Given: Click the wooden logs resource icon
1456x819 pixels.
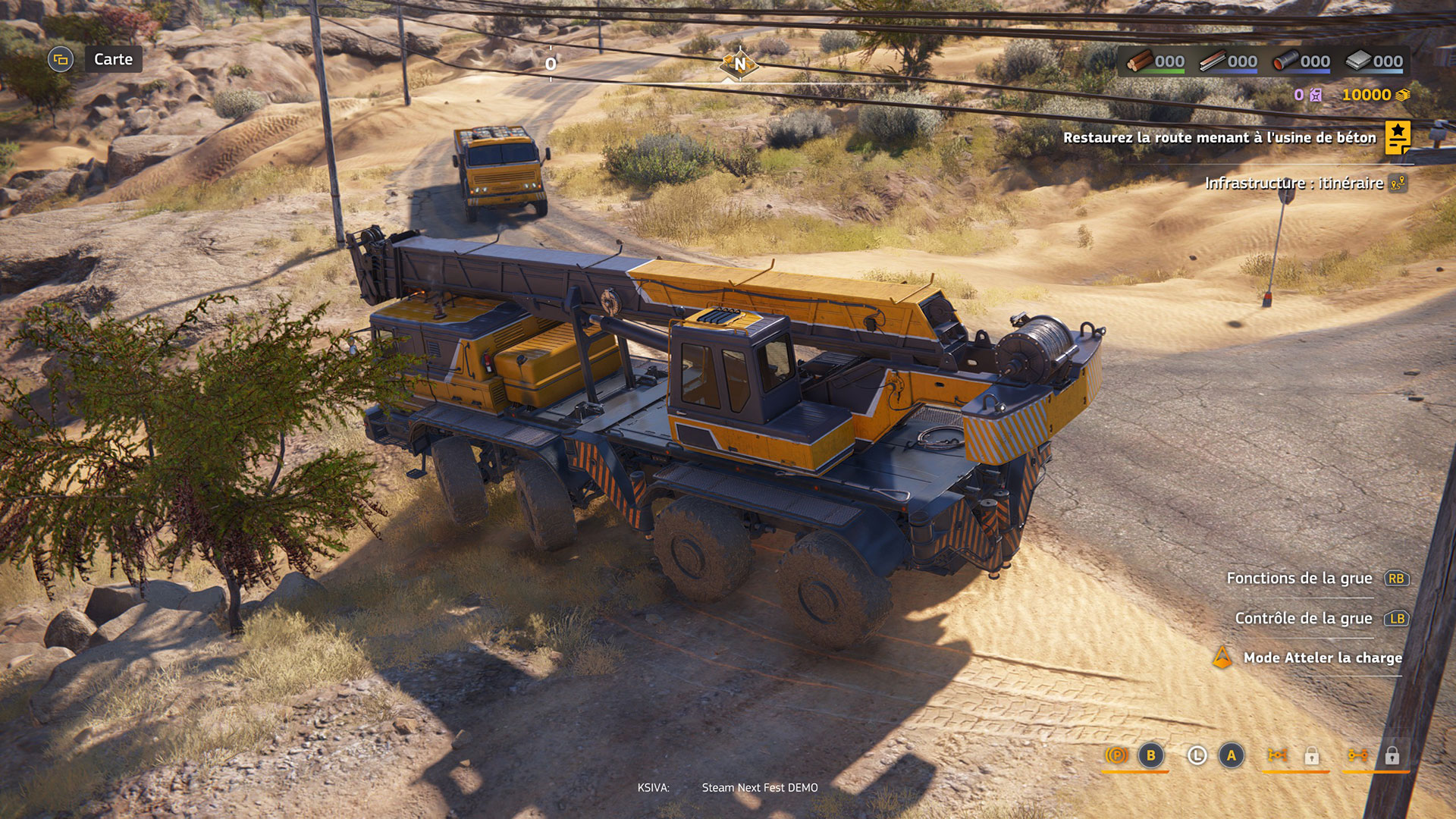Looking at the screenshot, I should click(x=1140, y=61).
